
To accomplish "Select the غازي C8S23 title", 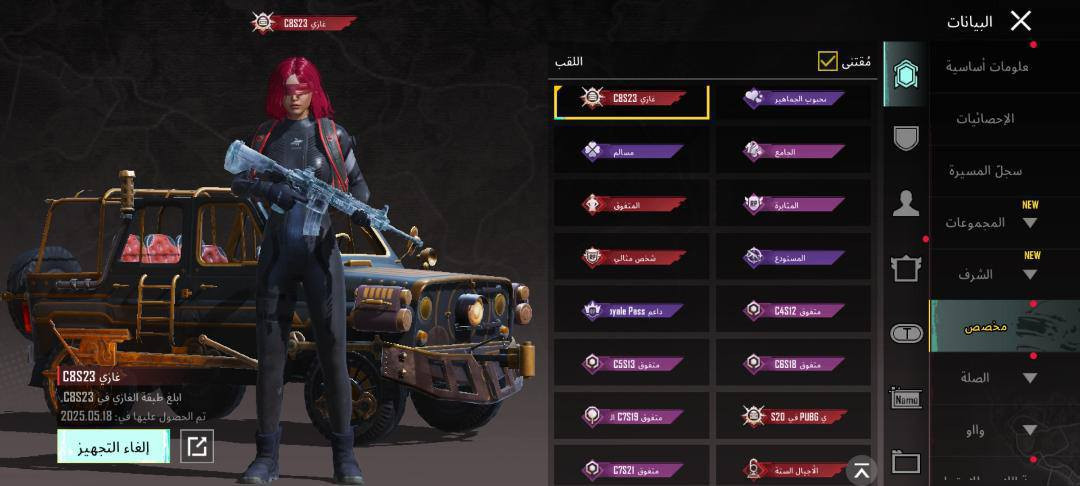I will click(632, 99).
